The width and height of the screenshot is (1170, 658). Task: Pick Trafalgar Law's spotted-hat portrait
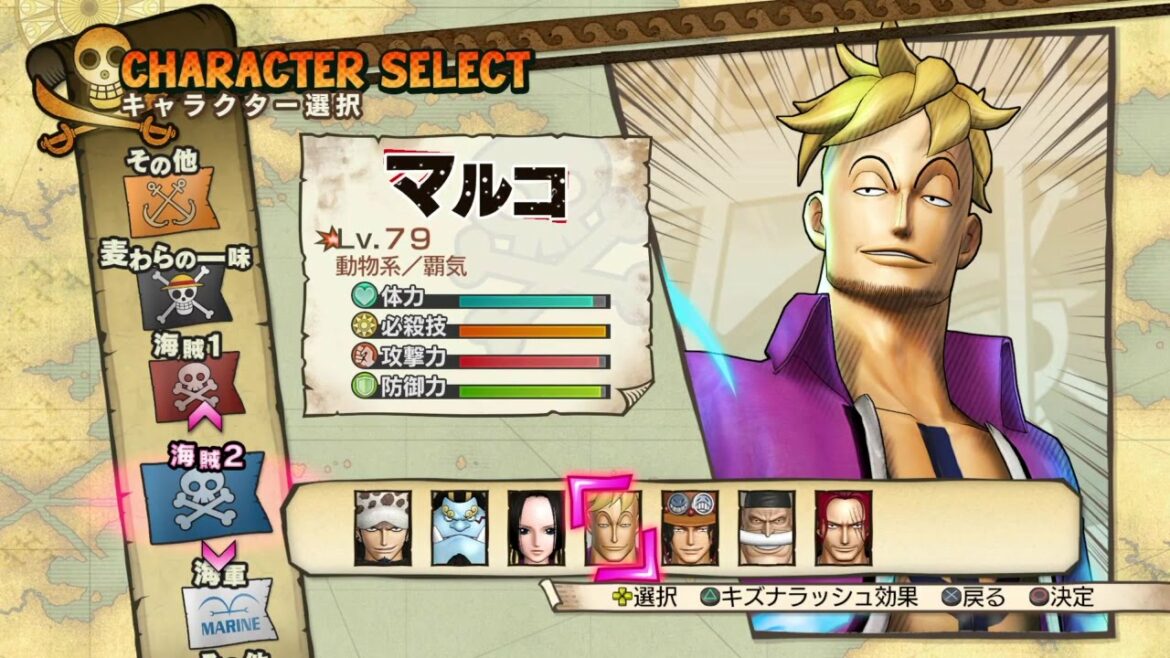tap(383, 528)
